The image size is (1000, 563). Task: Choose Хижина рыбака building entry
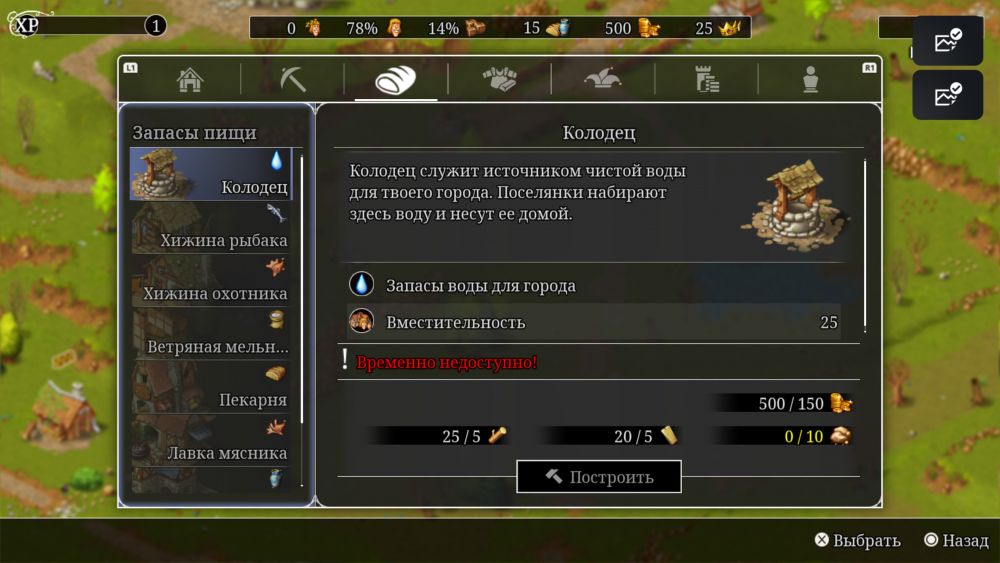[x=211, y=228]
